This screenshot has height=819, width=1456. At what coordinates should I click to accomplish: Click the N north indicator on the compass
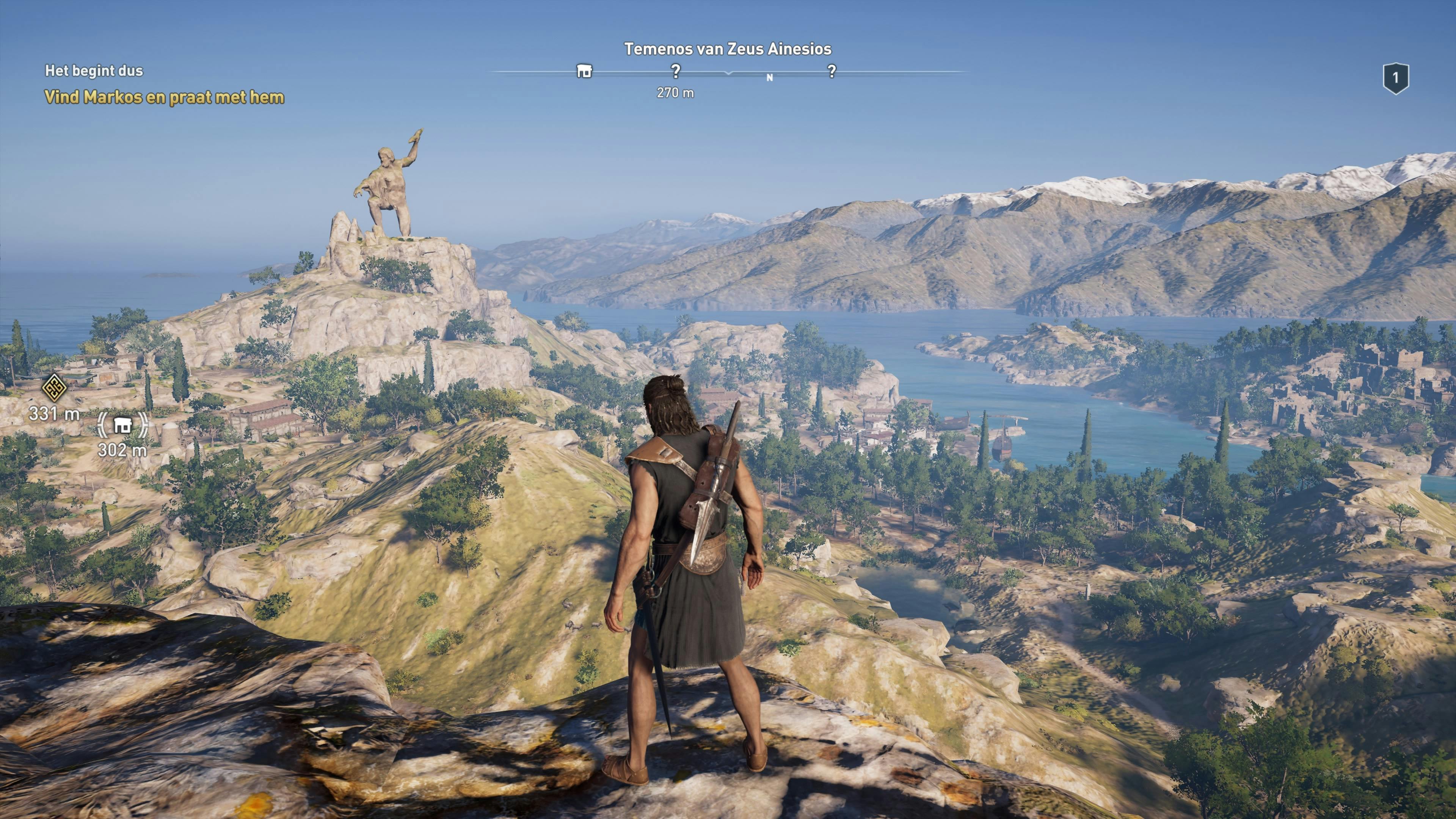769,77
